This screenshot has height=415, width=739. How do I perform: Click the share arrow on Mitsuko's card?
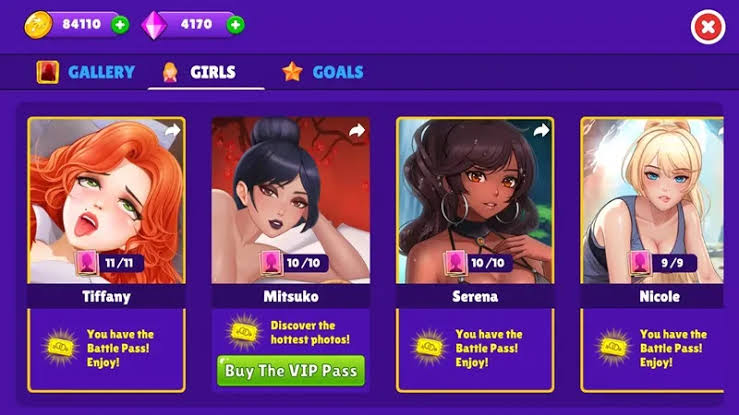pos(357,131)
